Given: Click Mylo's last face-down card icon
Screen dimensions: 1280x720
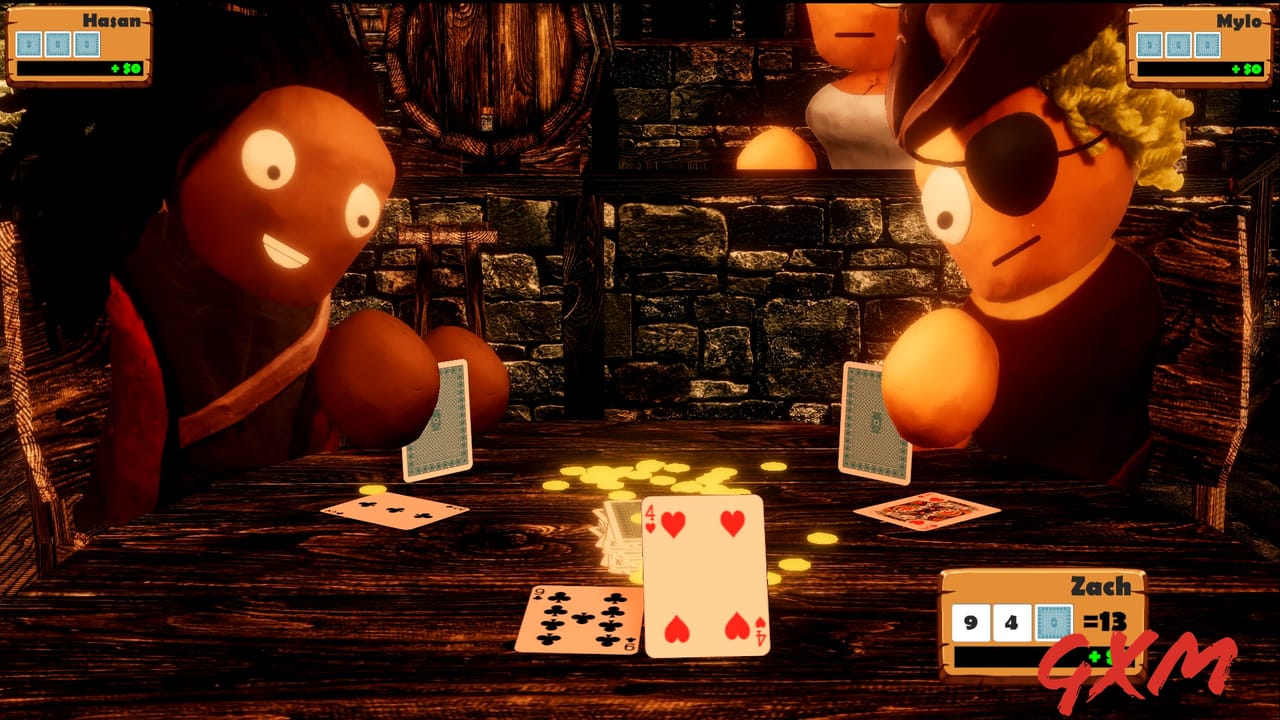Looking at the screenshot, I should [x=1208, y=45].
